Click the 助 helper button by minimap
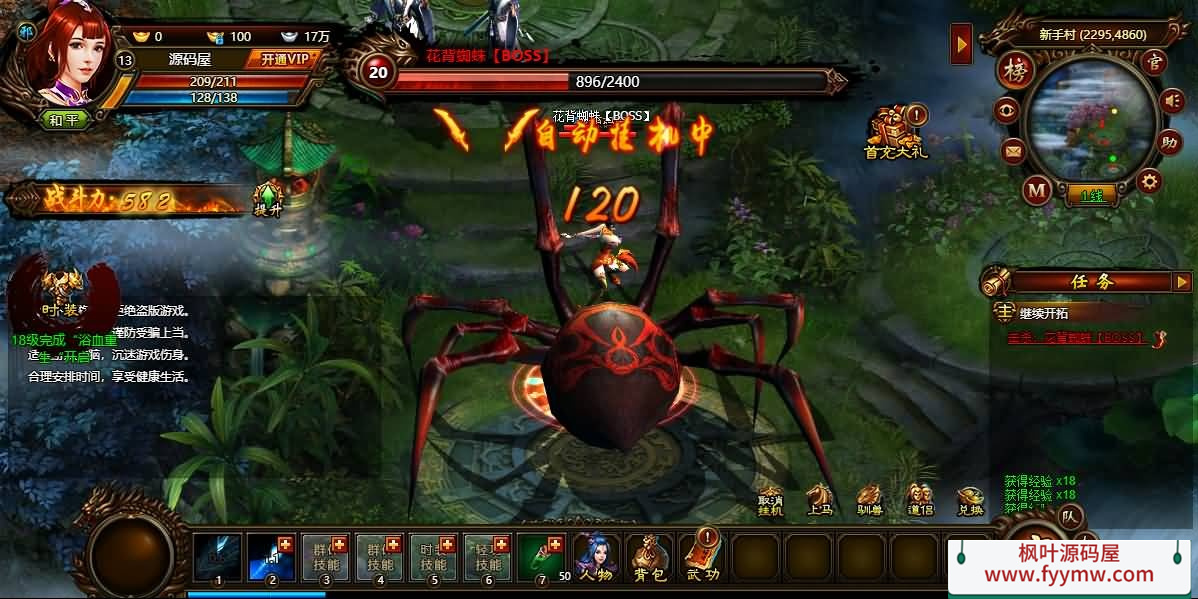This screenshot has width=1198, height=599. pos(1167,141)
